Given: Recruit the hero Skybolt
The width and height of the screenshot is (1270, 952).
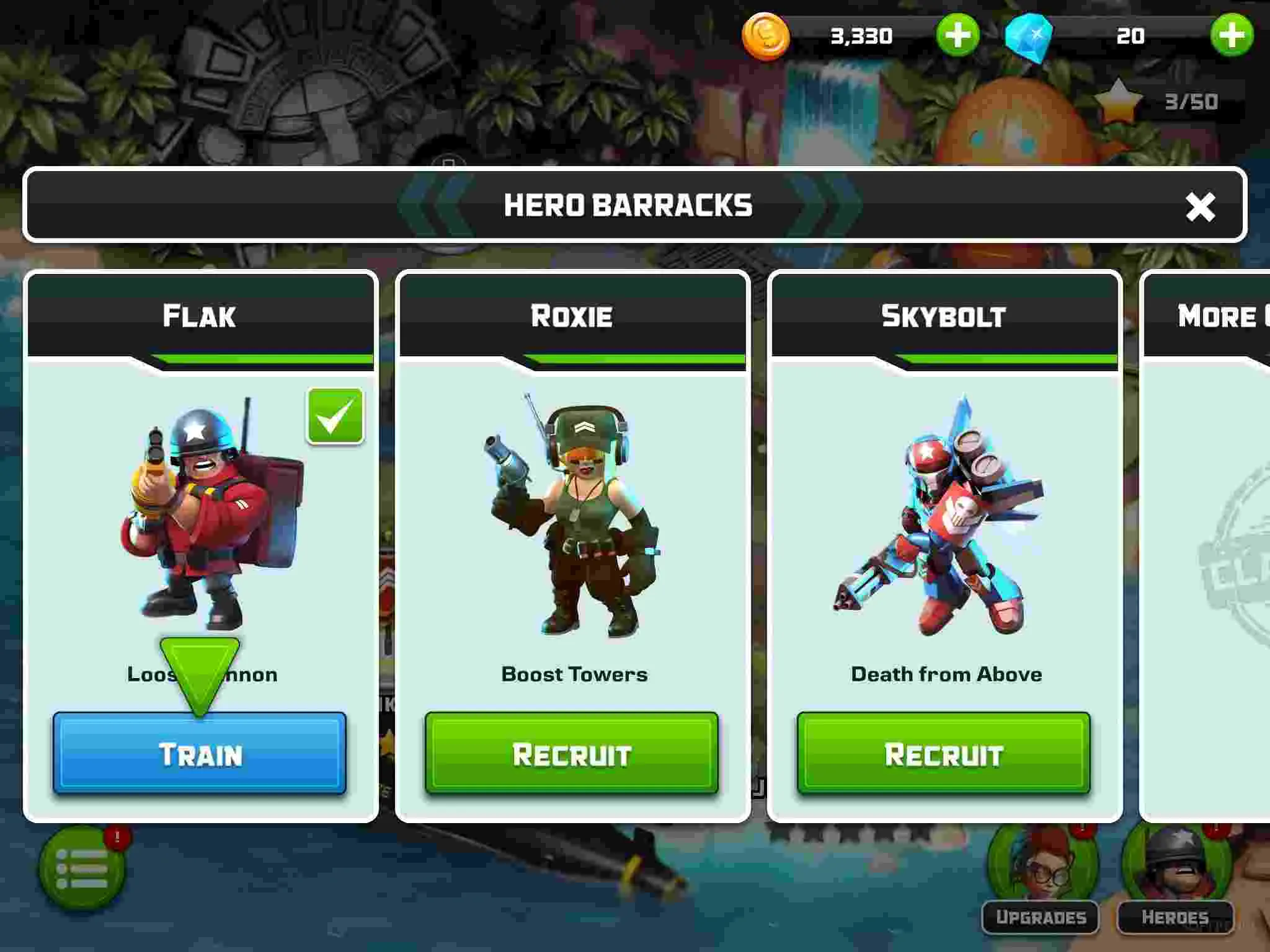Looking at the screenshot, I should (x=943, y=754).
